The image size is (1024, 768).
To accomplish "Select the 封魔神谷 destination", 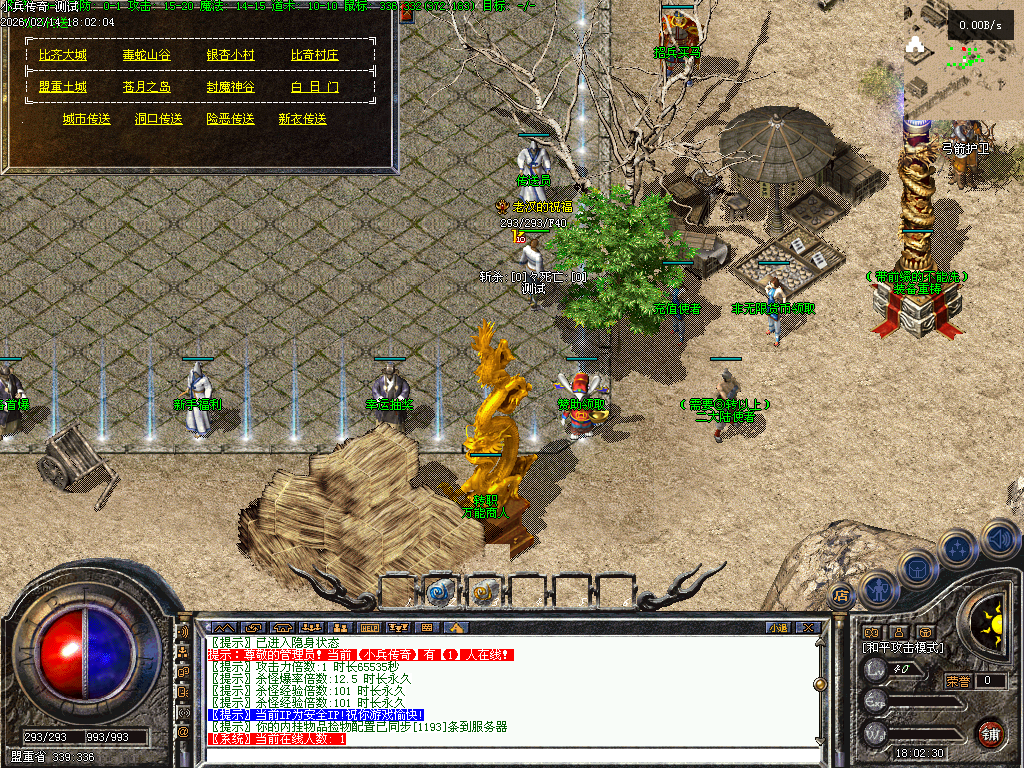I will tap(230, 87).
